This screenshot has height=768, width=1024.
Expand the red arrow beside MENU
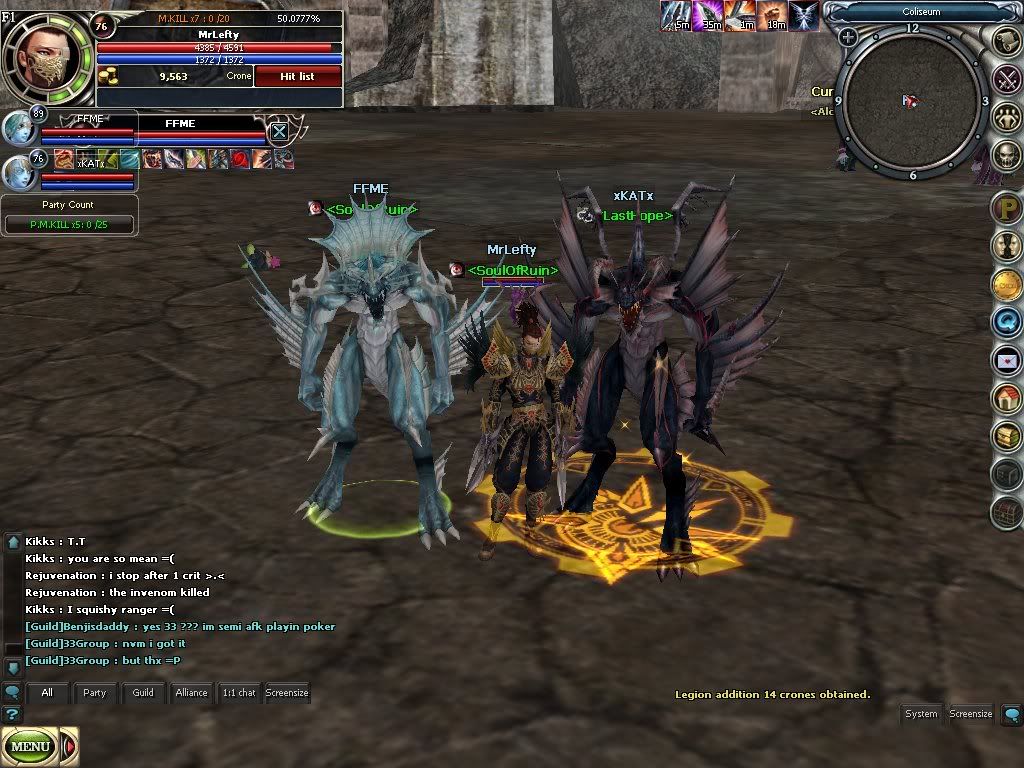tap(69, 746)
